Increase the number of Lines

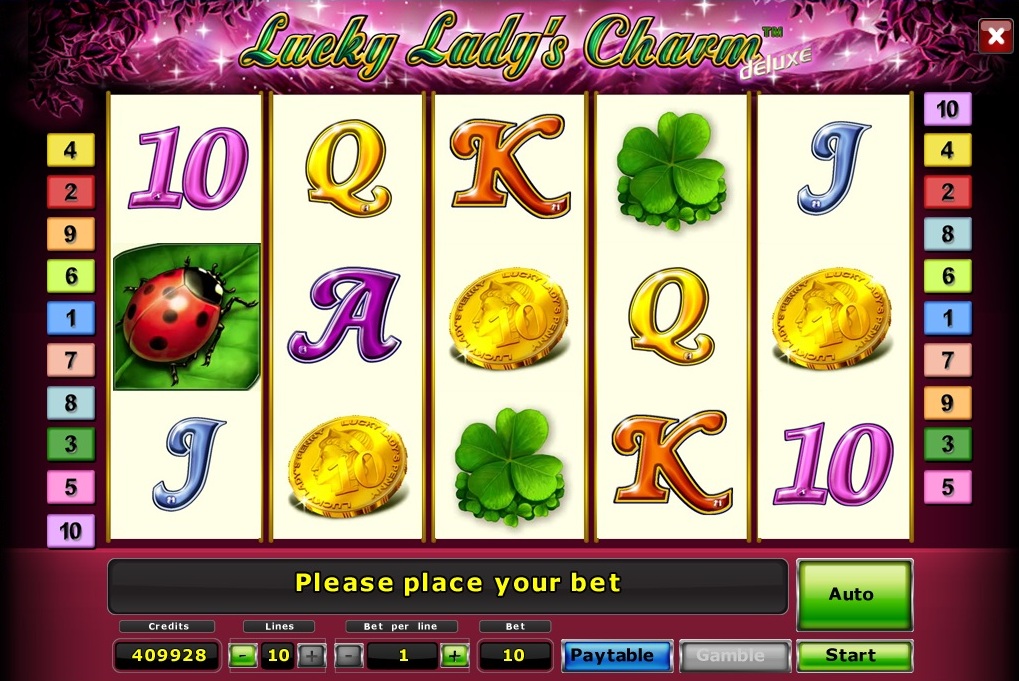click(312, 656)
